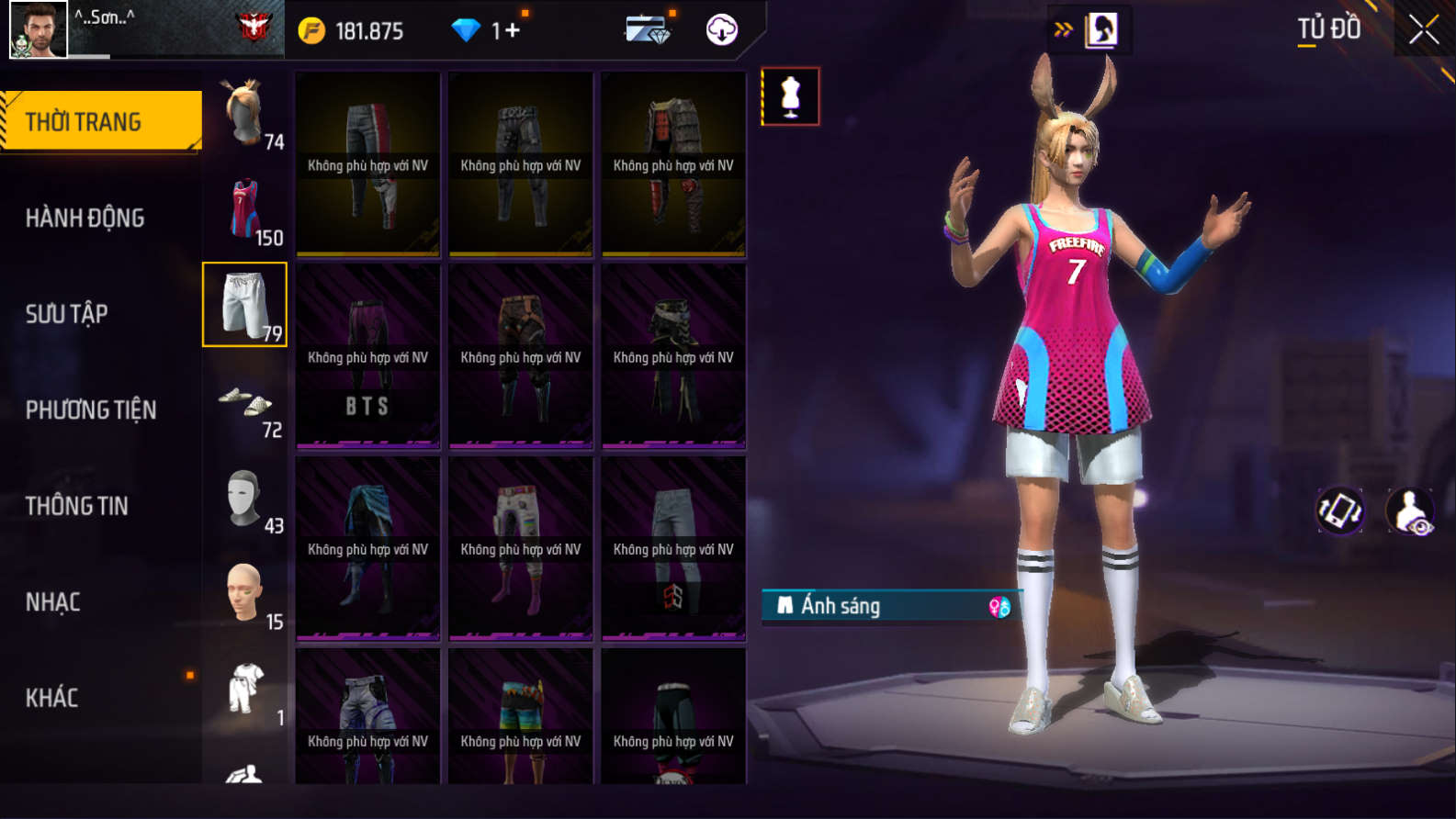
Task: Open the KHÁC category
Action: [51, 698]
